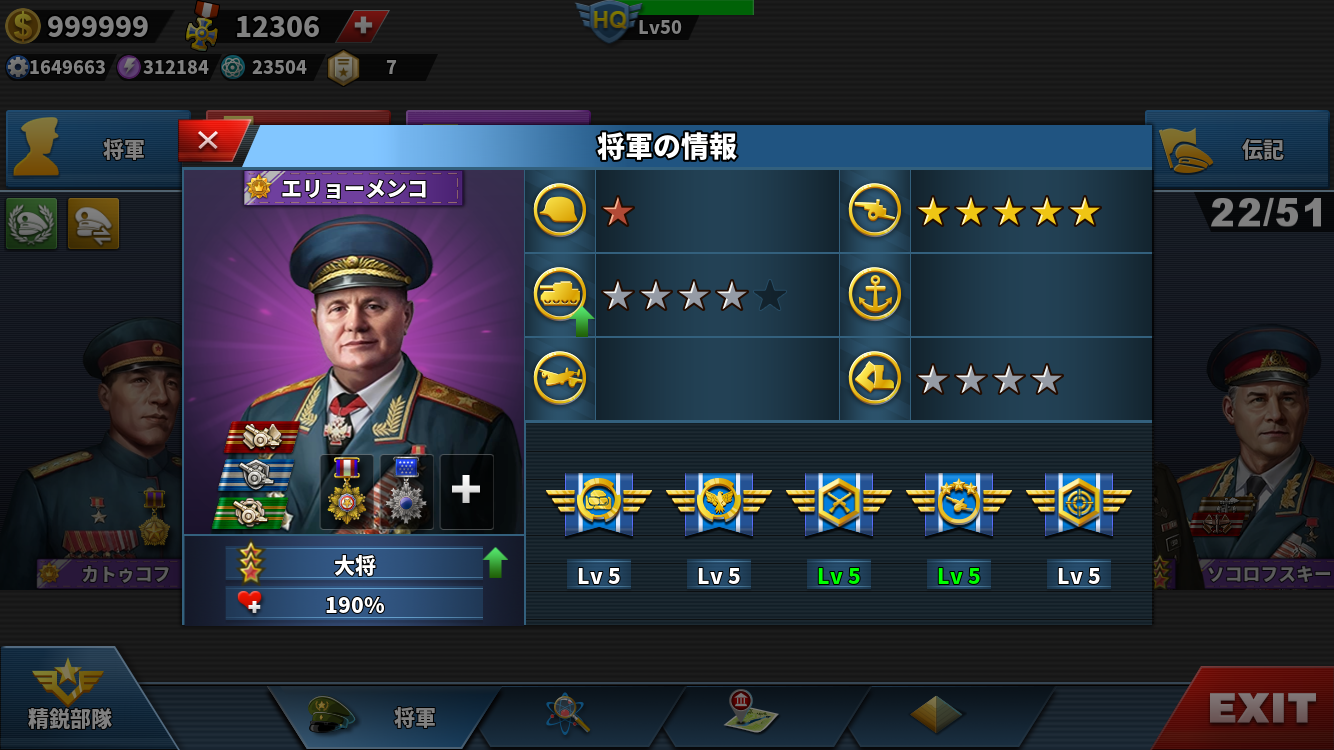Click the empty medal slot with plus sign
The width and height of the screenshot is (1334, 750).
pyautogui.click(x=466, y=491)
